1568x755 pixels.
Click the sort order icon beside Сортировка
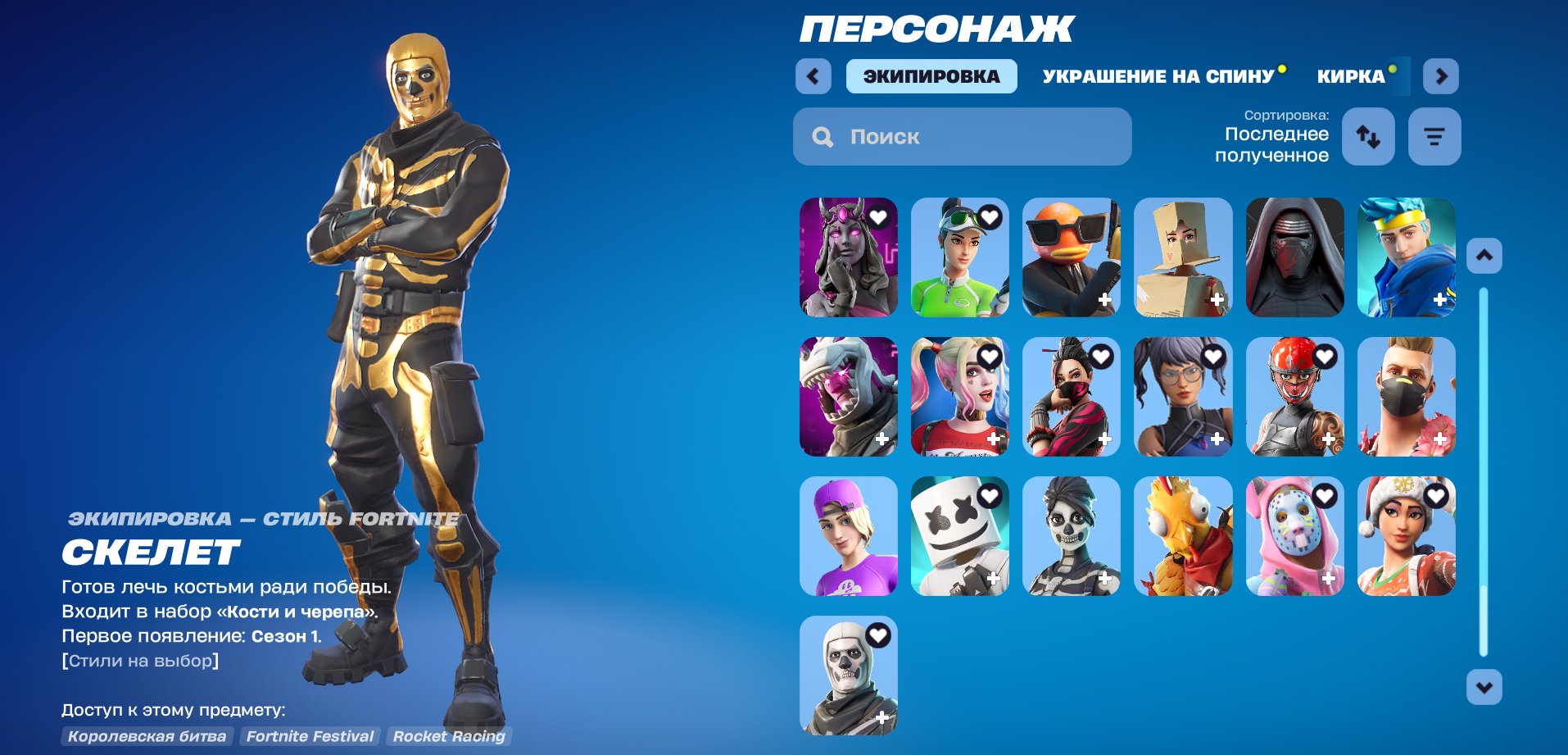click(1366, 136)
